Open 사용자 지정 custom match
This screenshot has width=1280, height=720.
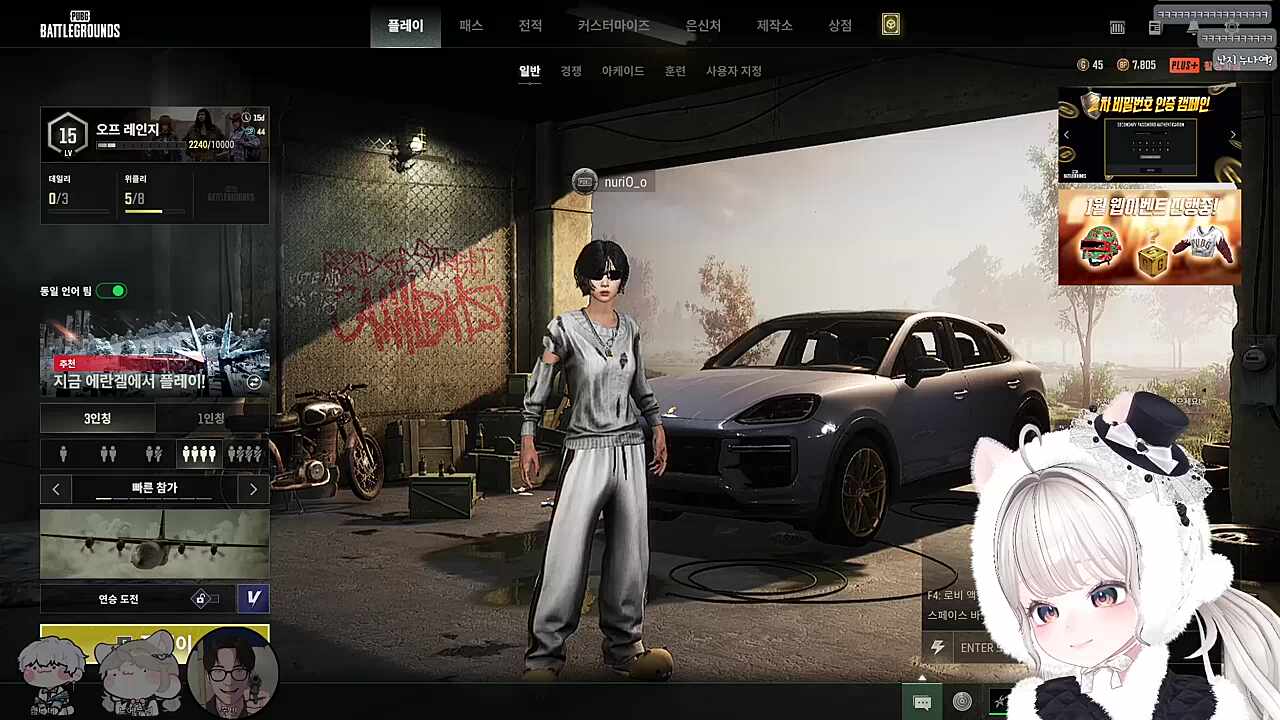[x=734, y=71]
